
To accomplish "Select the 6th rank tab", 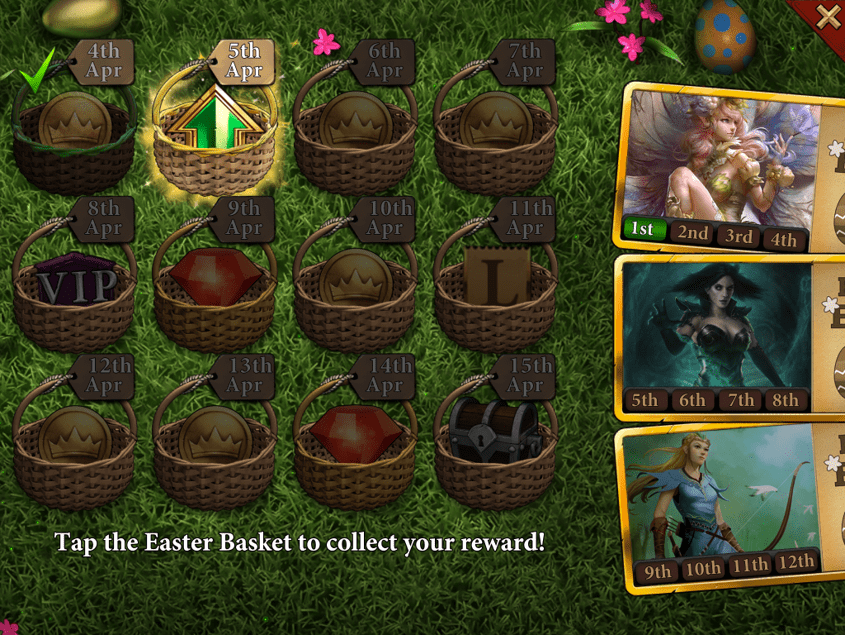I will point(692,400).
